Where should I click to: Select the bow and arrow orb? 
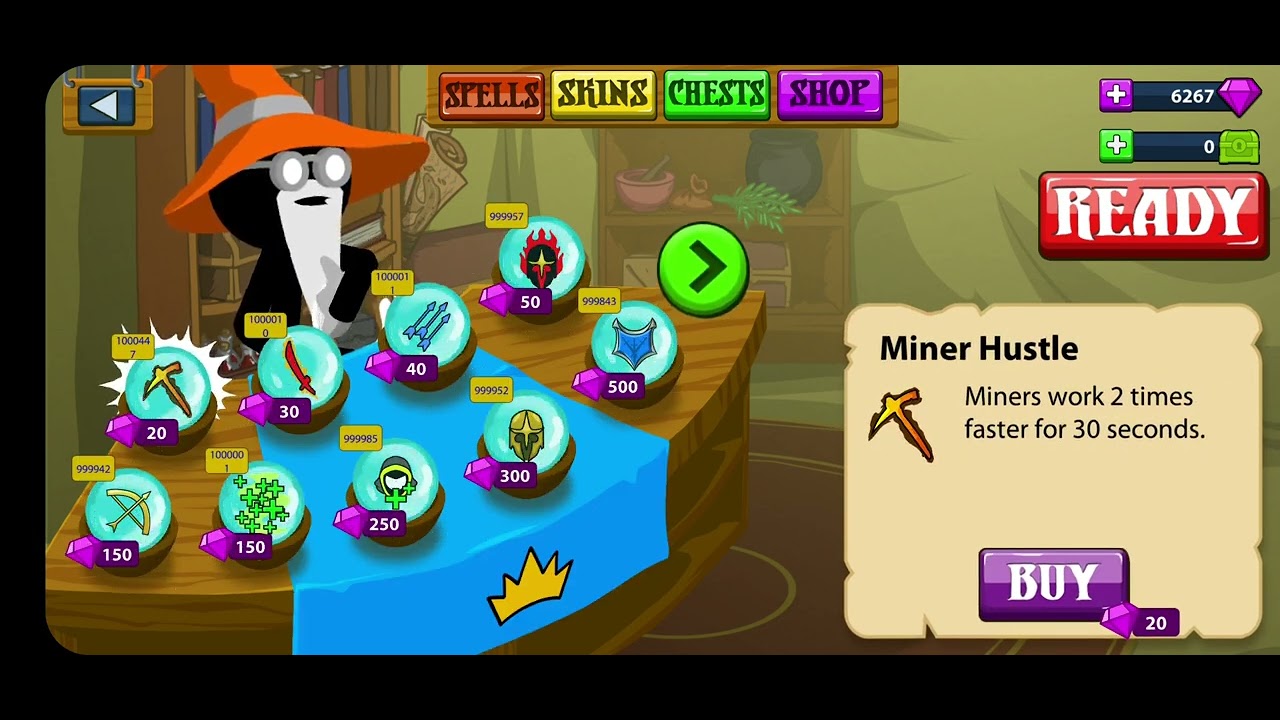[127, 510]
